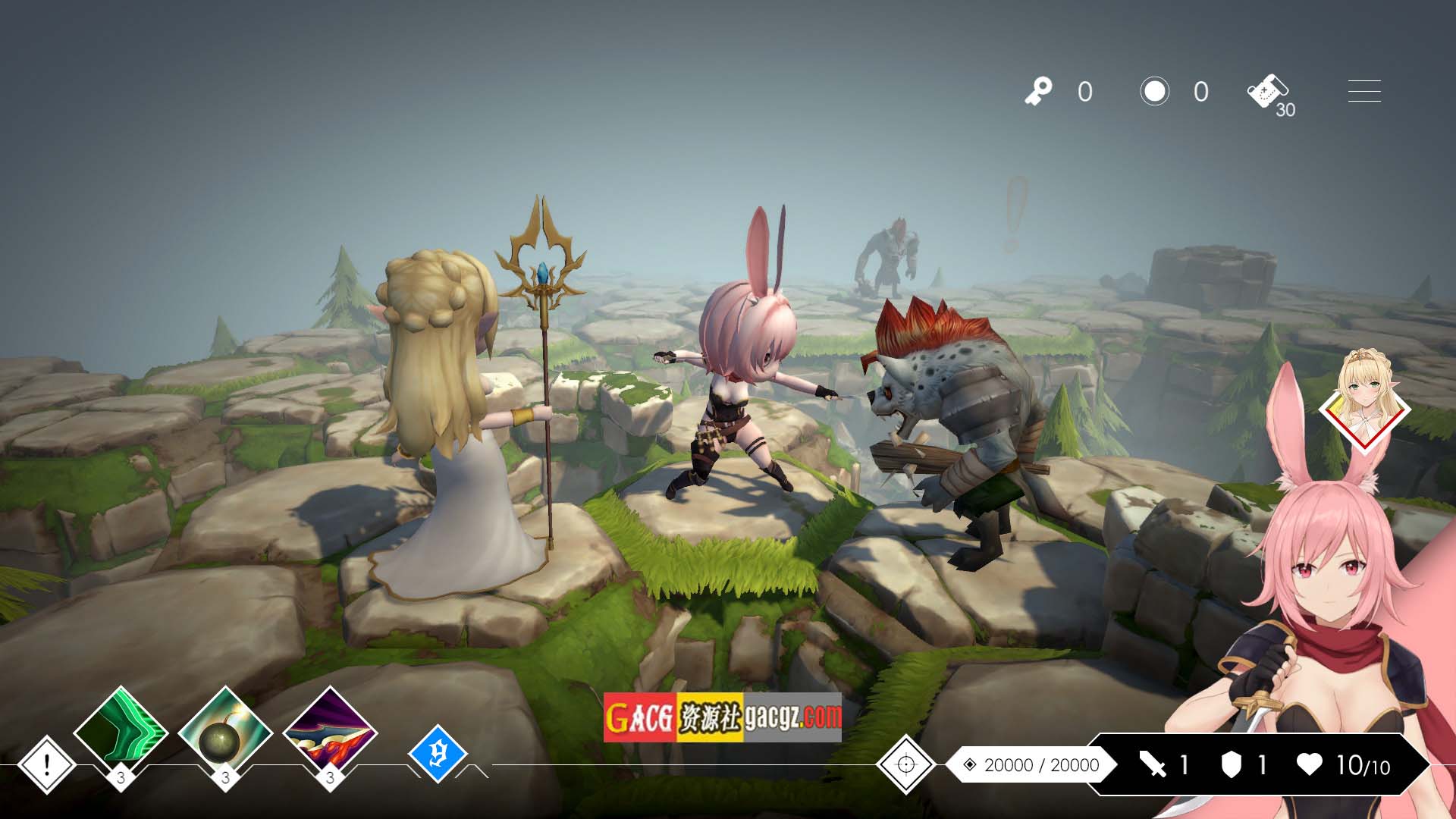Open the hamburger menu
Screen dimensions: 1456x819
[1363, 91]
